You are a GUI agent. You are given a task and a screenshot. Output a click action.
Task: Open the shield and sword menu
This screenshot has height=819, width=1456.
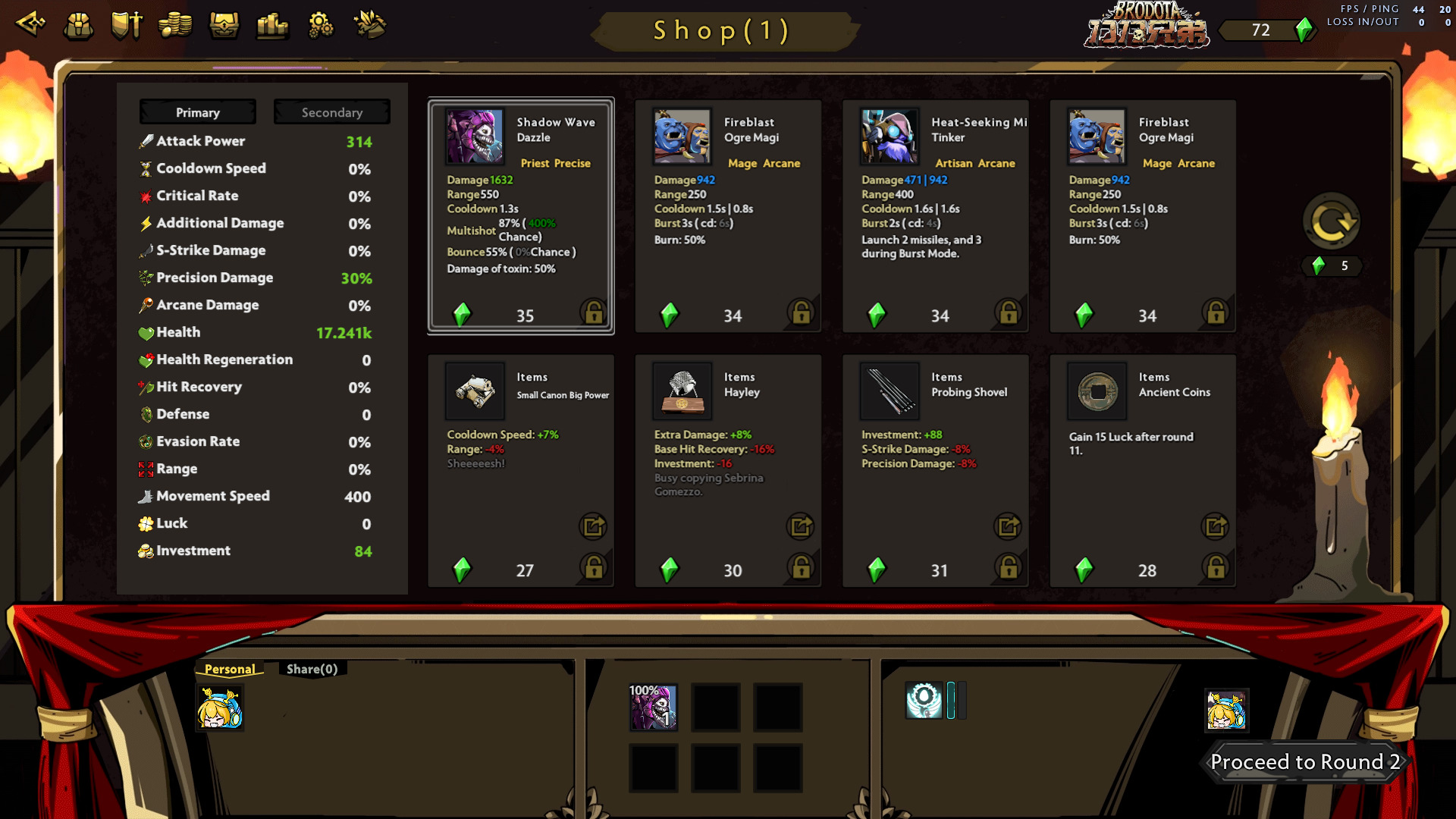pos(127,26)
